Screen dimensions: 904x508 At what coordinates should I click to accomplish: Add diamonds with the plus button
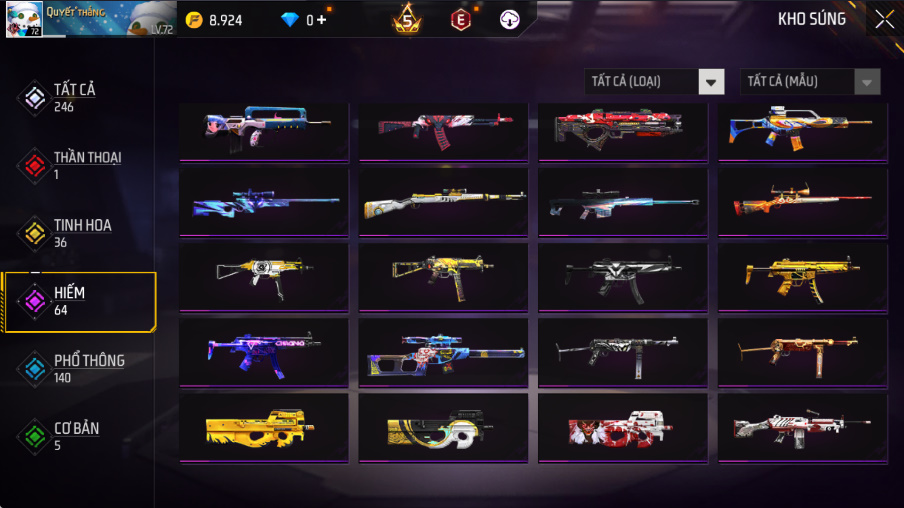click(321, 20)
